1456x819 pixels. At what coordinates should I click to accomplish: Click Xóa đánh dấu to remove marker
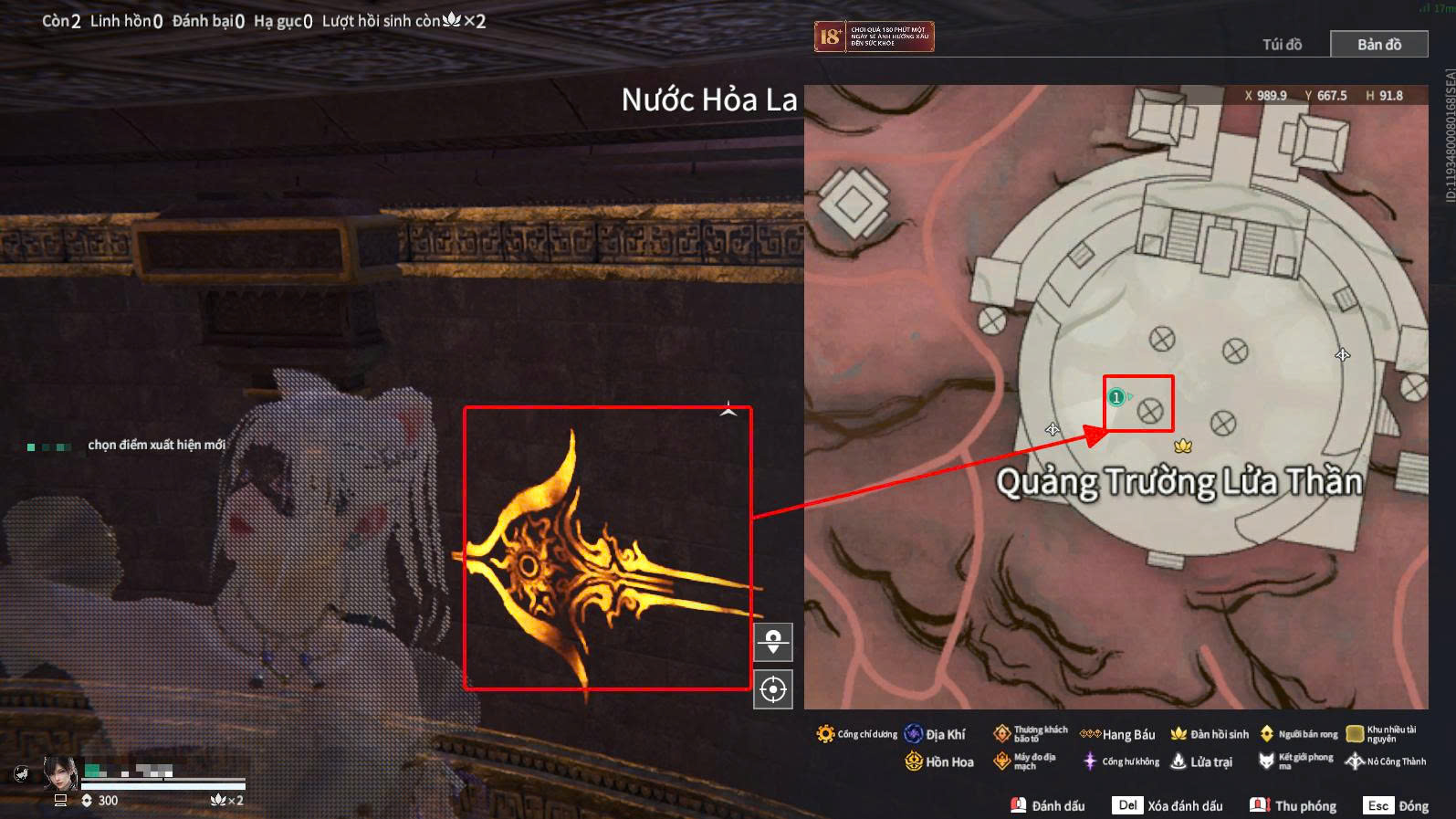[1168, 805]
